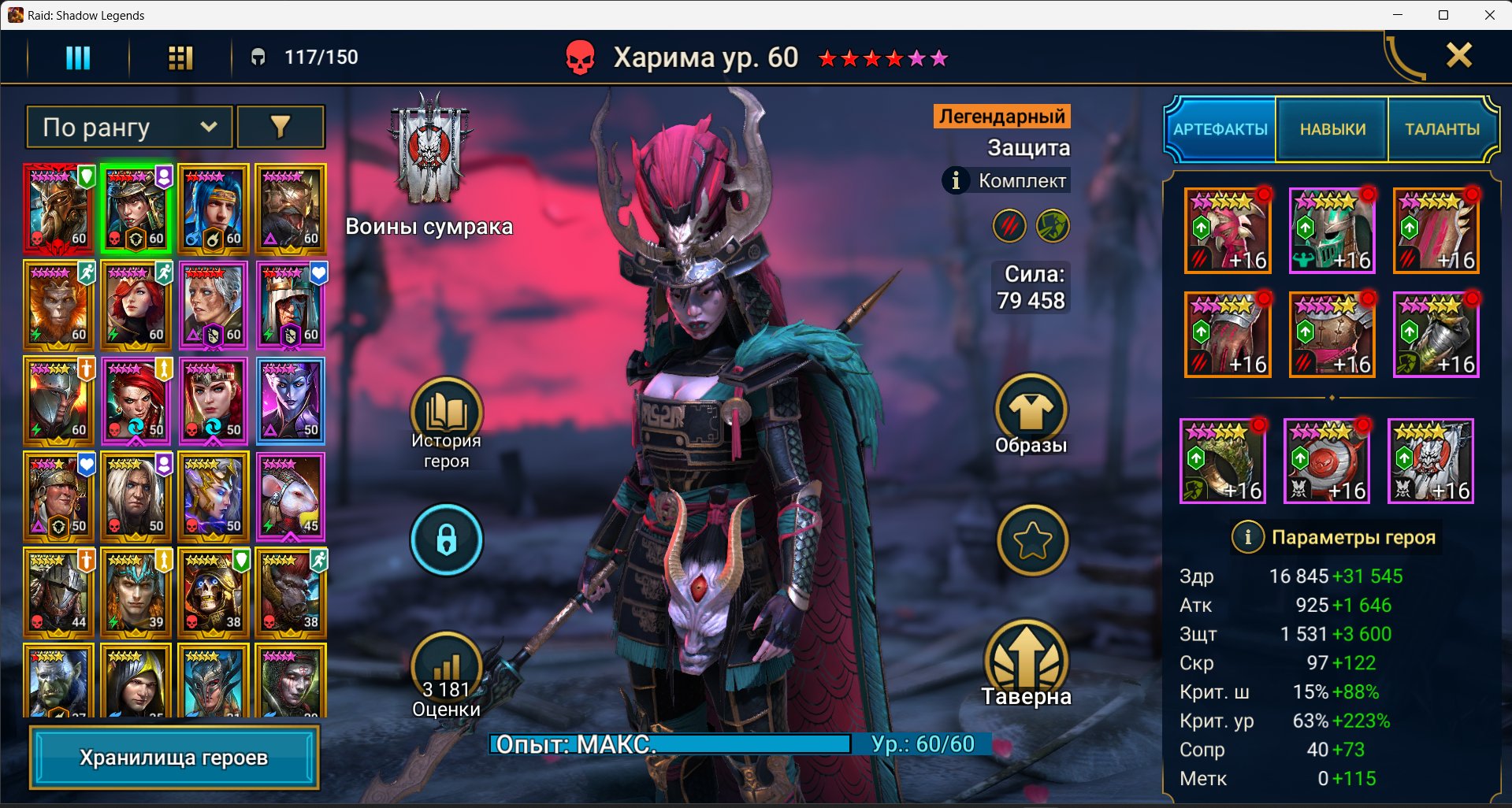This screenshot has height=808, width=1512.
Task: Select the white demon mask banner artifact
Action: pos(1431,461)
